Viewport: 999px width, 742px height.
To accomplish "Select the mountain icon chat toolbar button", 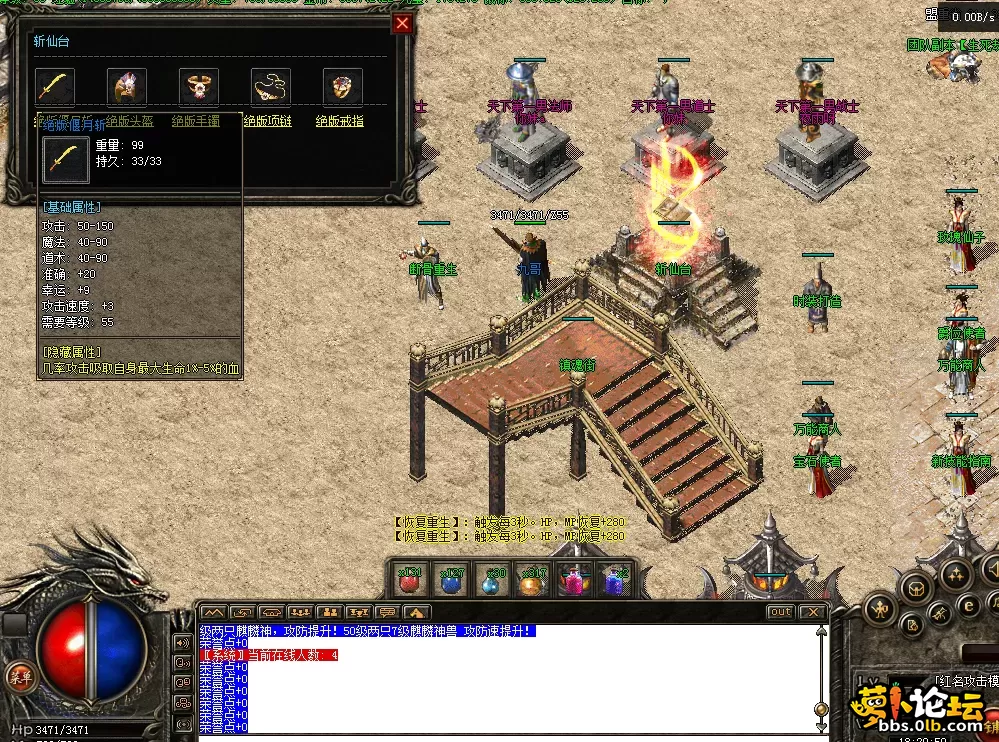I will 212,612.
